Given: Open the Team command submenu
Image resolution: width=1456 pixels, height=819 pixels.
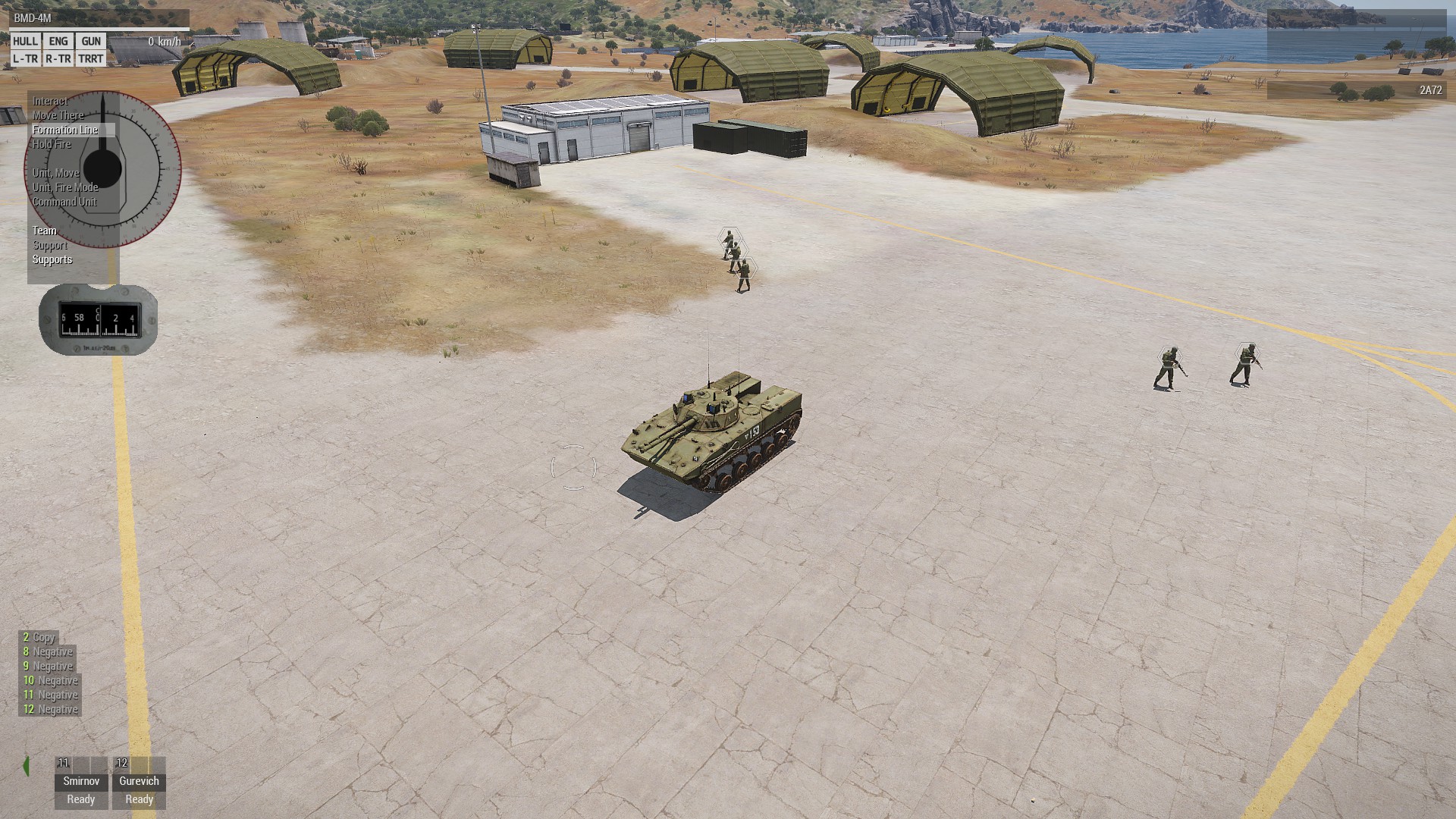Looking at the screenshot, I should 44,231.
